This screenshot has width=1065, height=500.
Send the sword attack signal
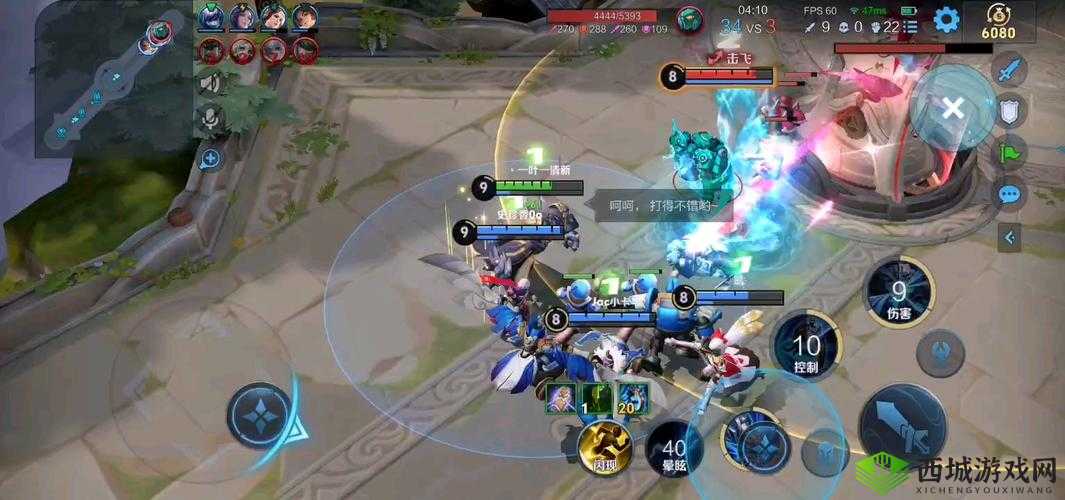point(1009,70)
